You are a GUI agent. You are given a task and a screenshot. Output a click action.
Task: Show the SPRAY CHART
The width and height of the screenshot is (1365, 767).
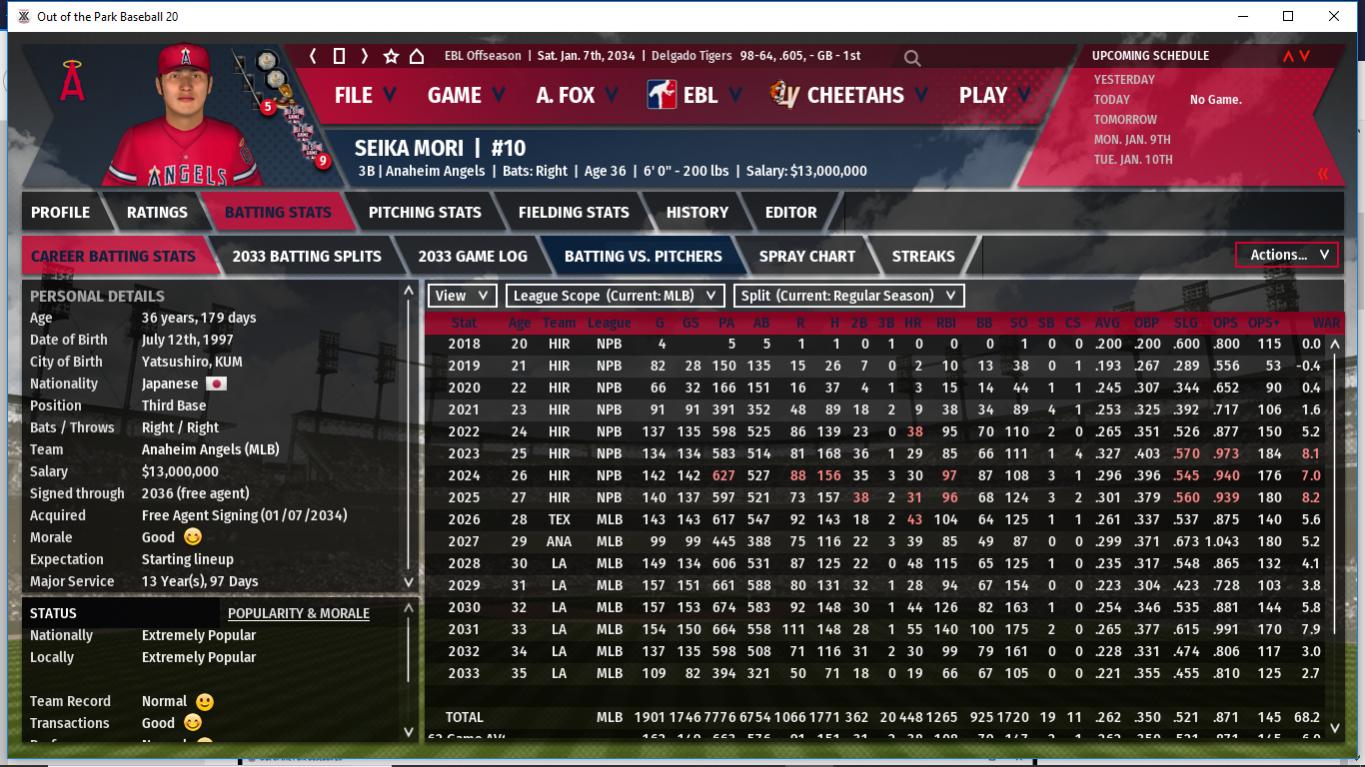[x=806, y=256]
